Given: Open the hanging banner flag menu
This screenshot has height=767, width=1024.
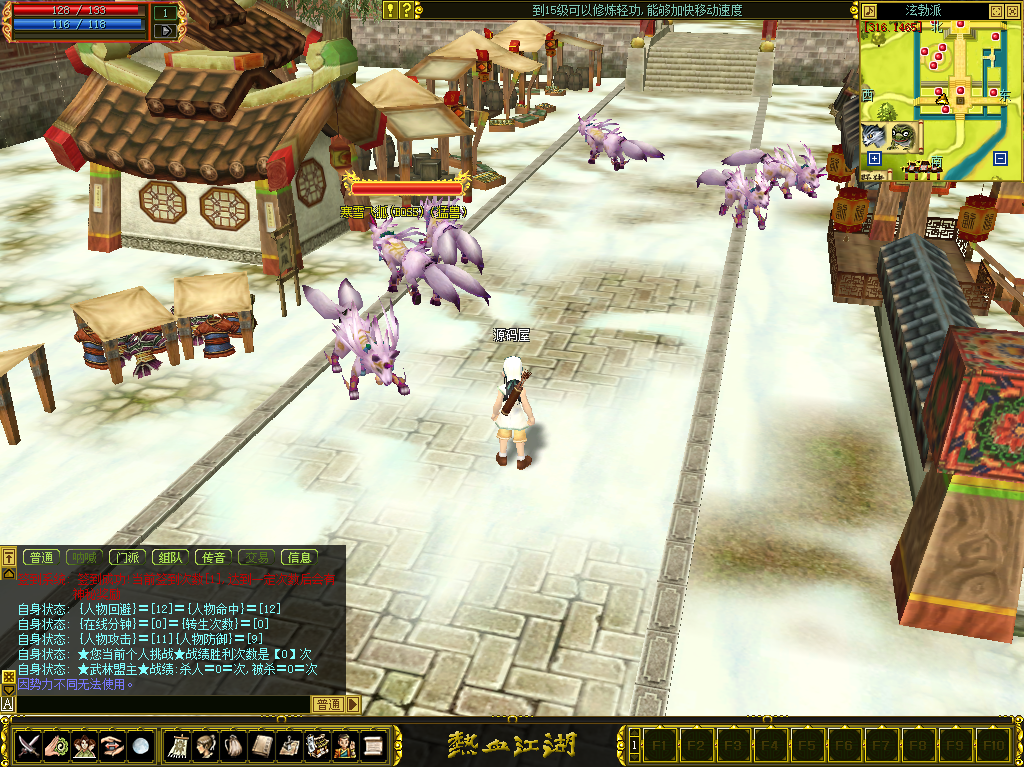Looking at the screenshot, I should [x=180, y=745].
